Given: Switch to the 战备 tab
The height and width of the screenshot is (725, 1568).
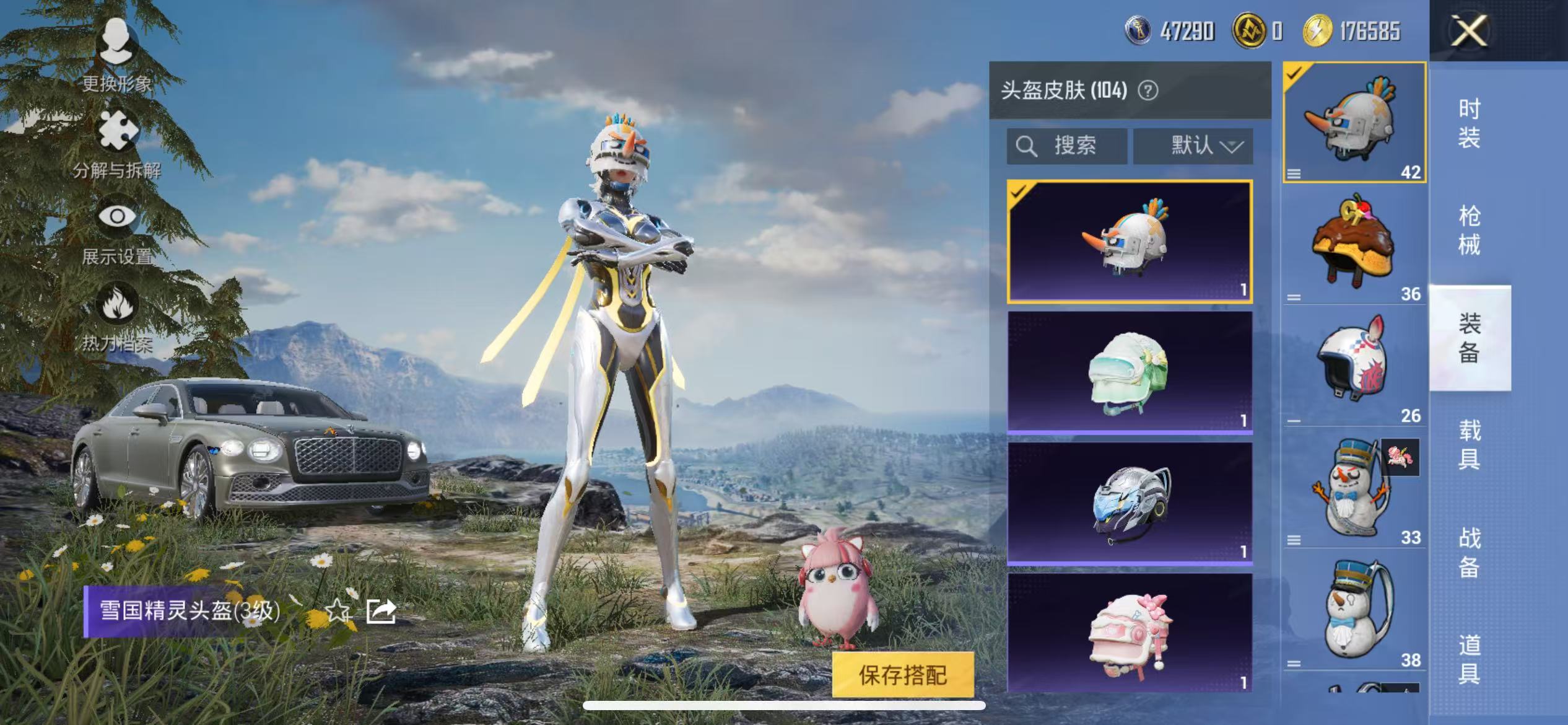Looking at the screenshot, I should point(1469,551).
